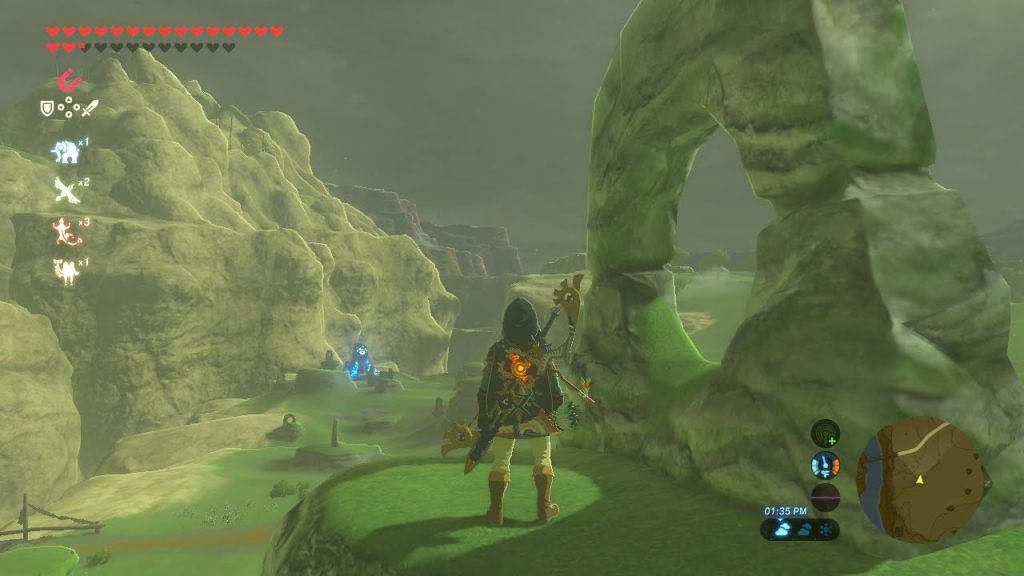Activate the camel champion ability icon
Viewport: 1024px width, 576px height.
pos(65,270)
